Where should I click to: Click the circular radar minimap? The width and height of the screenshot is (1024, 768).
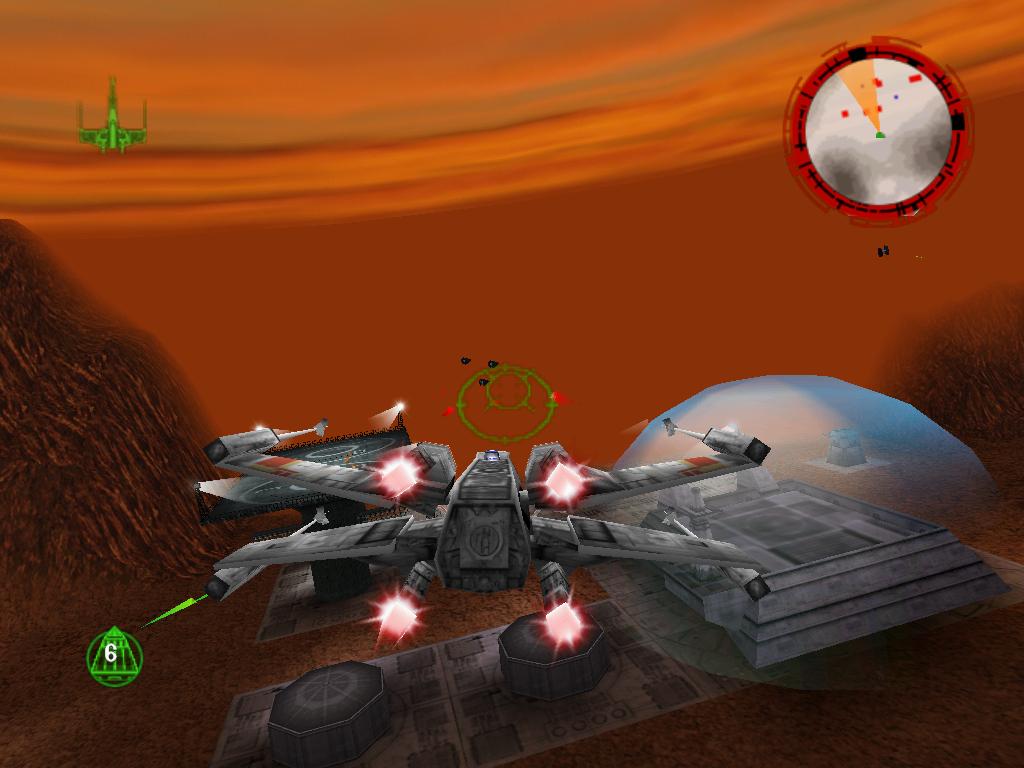878,128
